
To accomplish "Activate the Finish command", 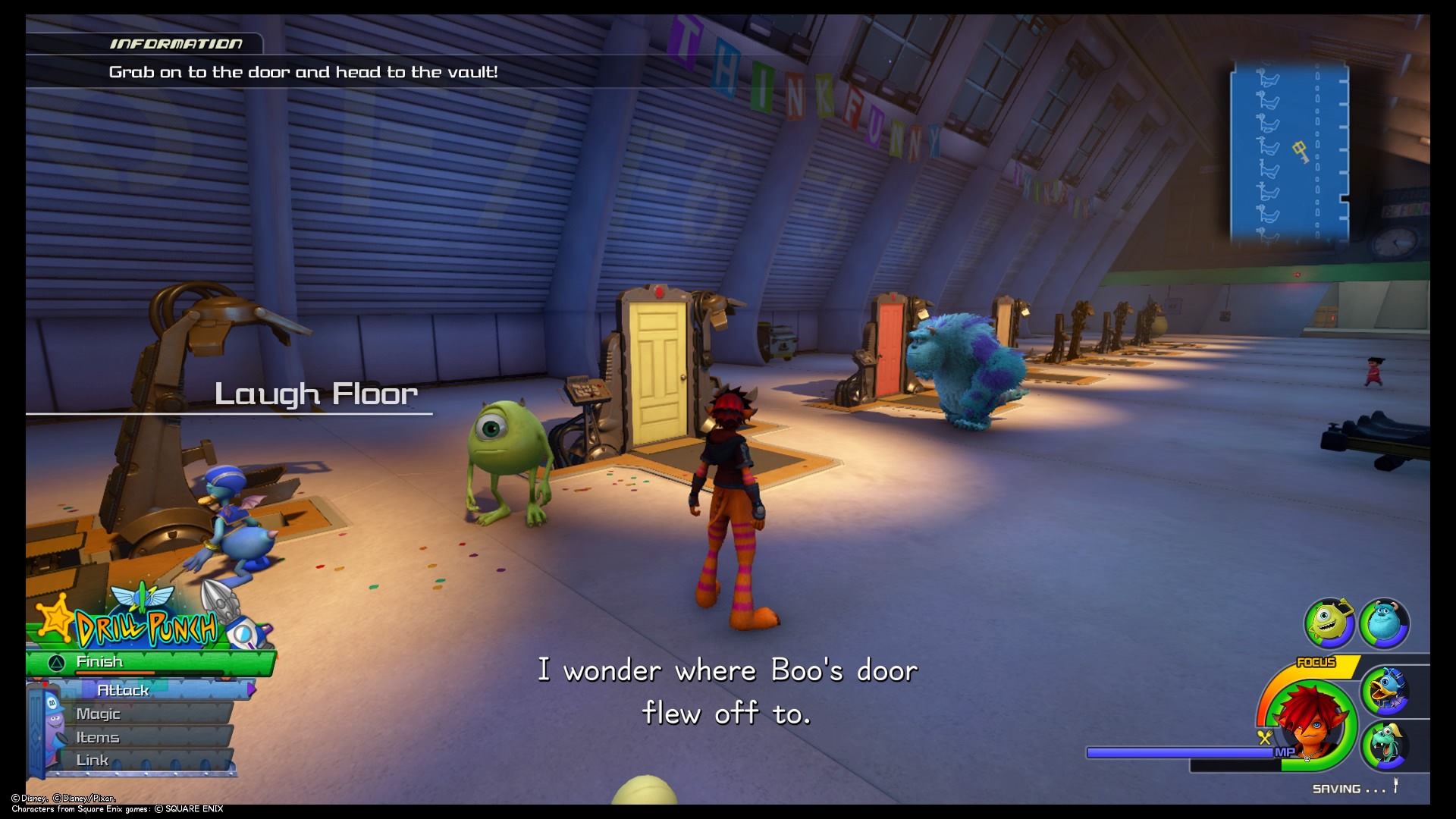I will click(99, 662).
